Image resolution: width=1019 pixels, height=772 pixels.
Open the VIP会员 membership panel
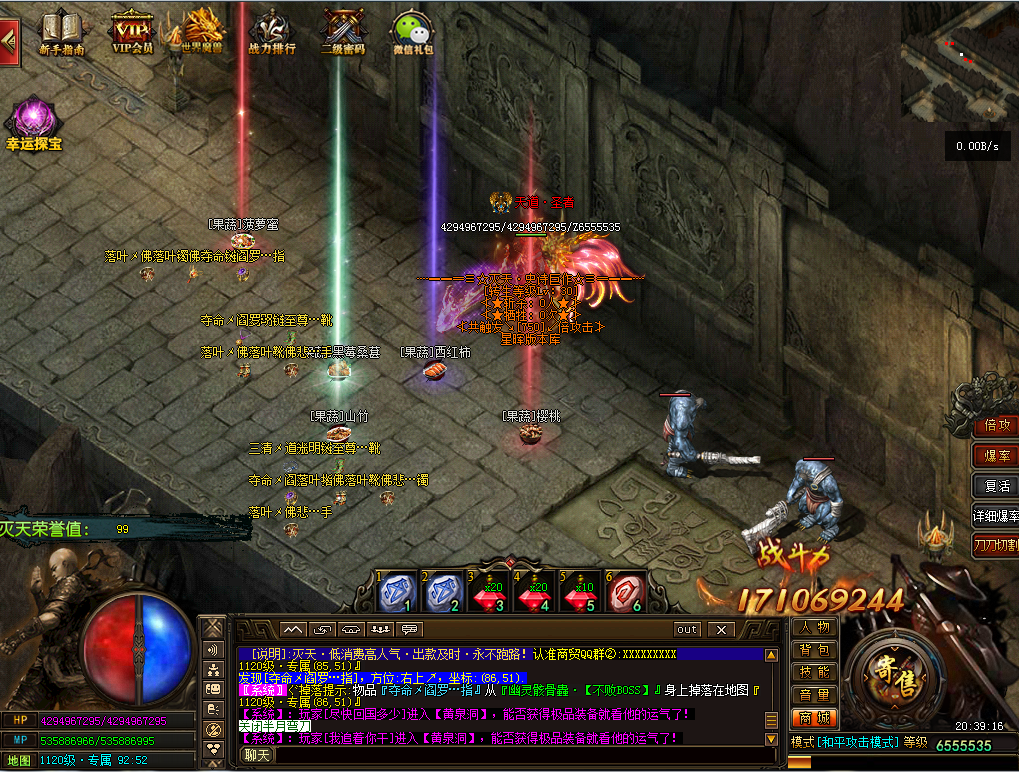pyautogui.click(x=132, y=30)
